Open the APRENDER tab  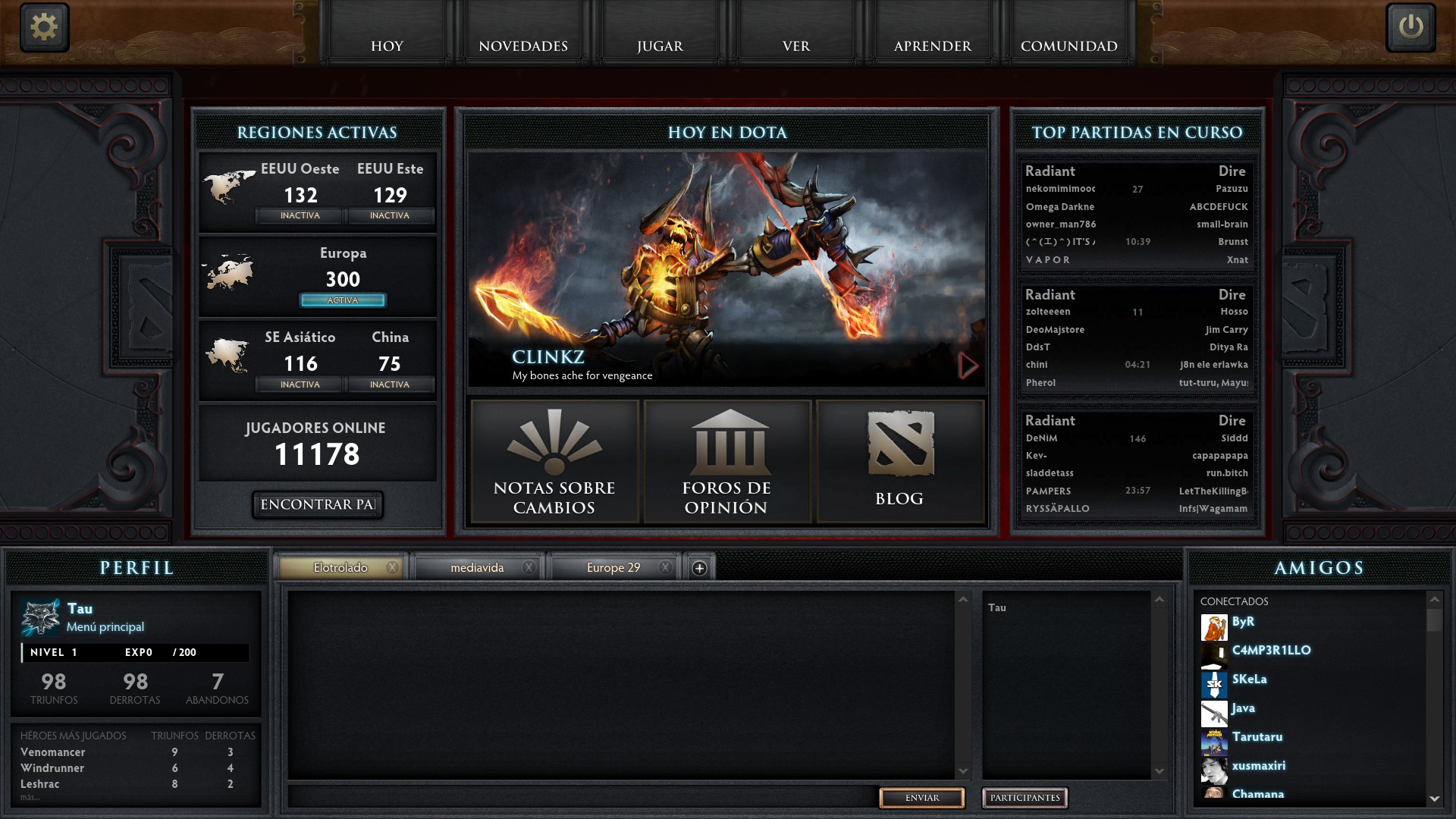933,45
